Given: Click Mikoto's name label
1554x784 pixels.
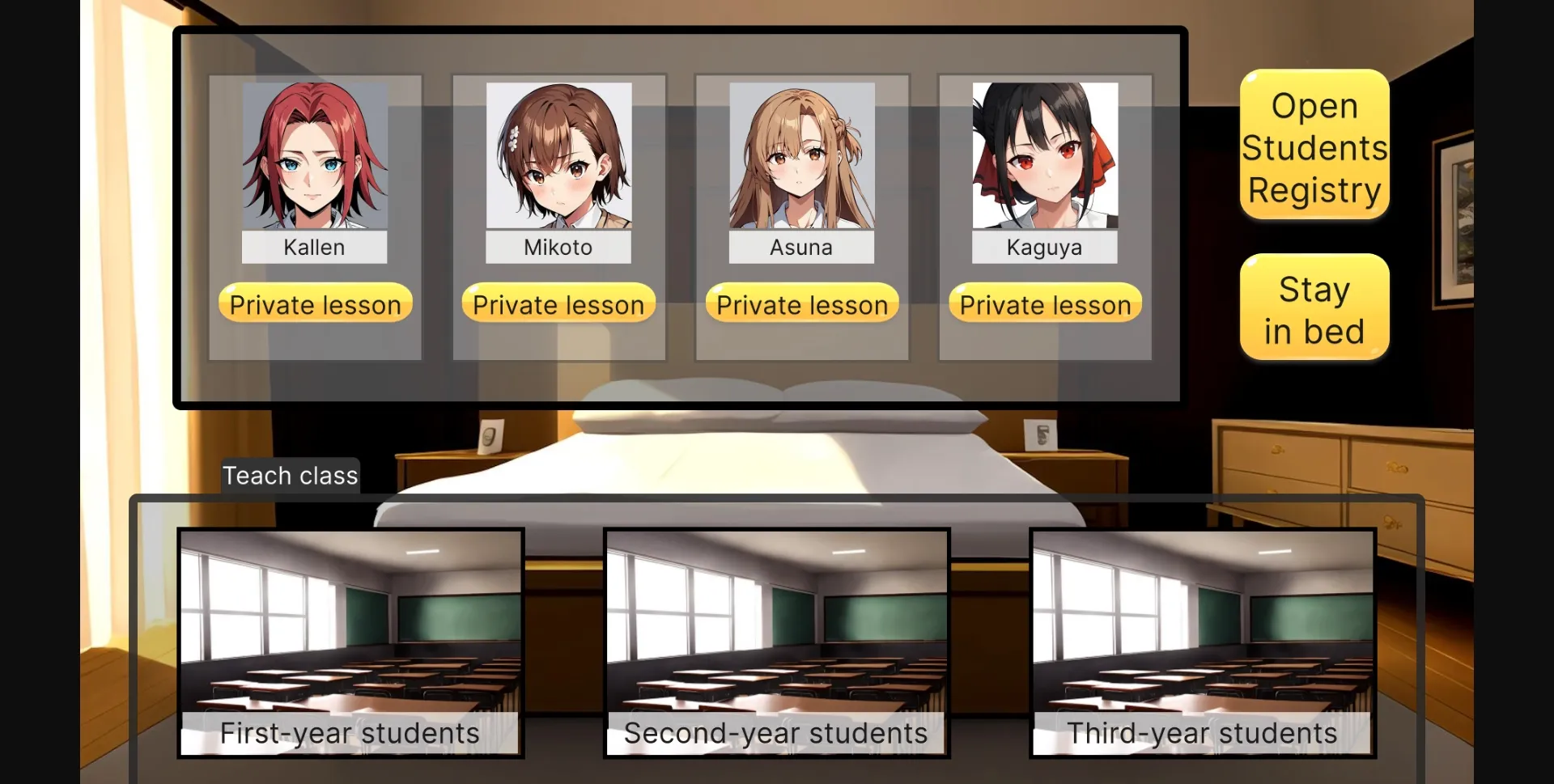Looking at the screenshot, I should coord(558,248).
